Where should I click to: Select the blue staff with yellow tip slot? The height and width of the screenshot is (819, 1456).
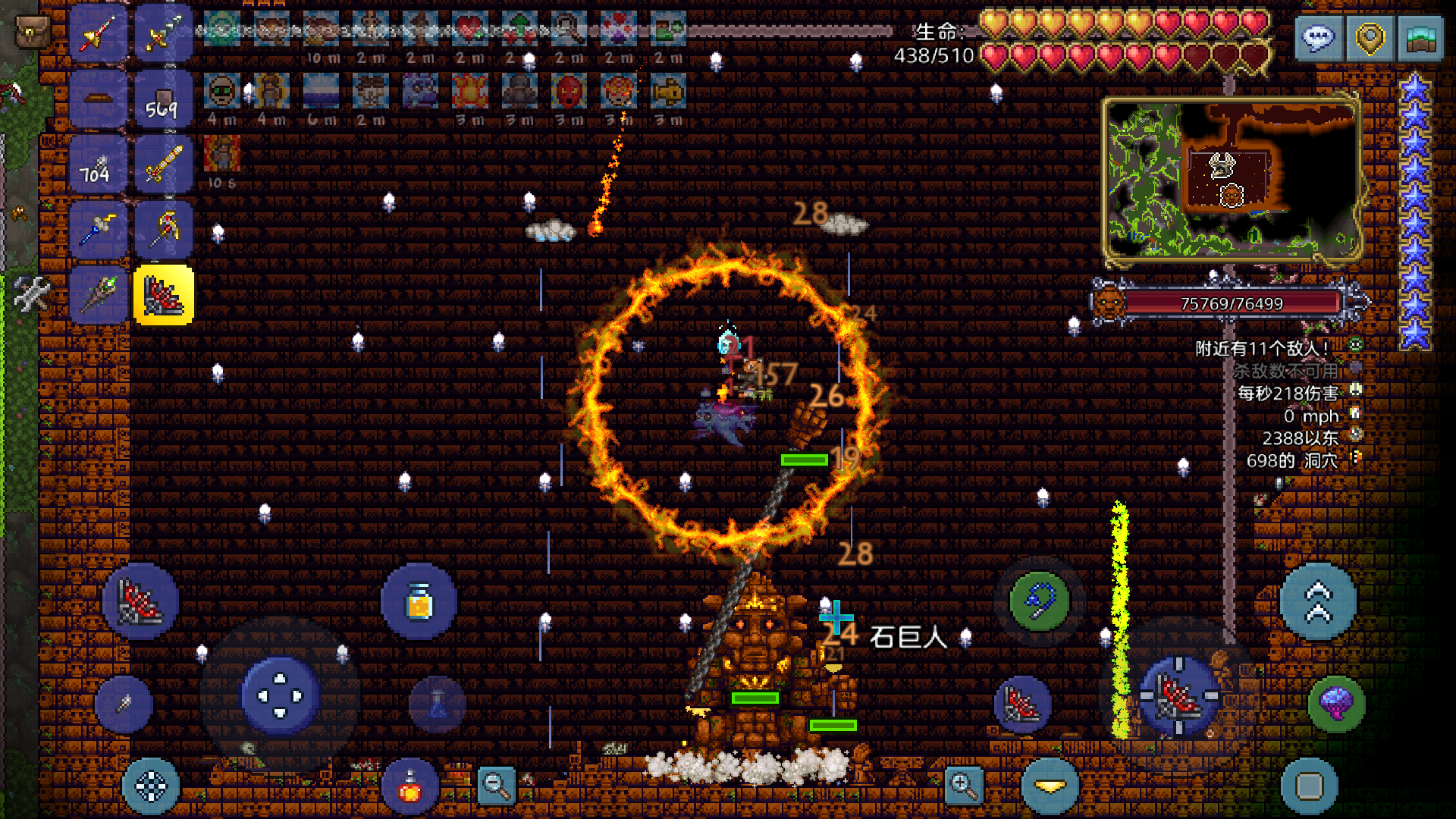click(98, 229)
